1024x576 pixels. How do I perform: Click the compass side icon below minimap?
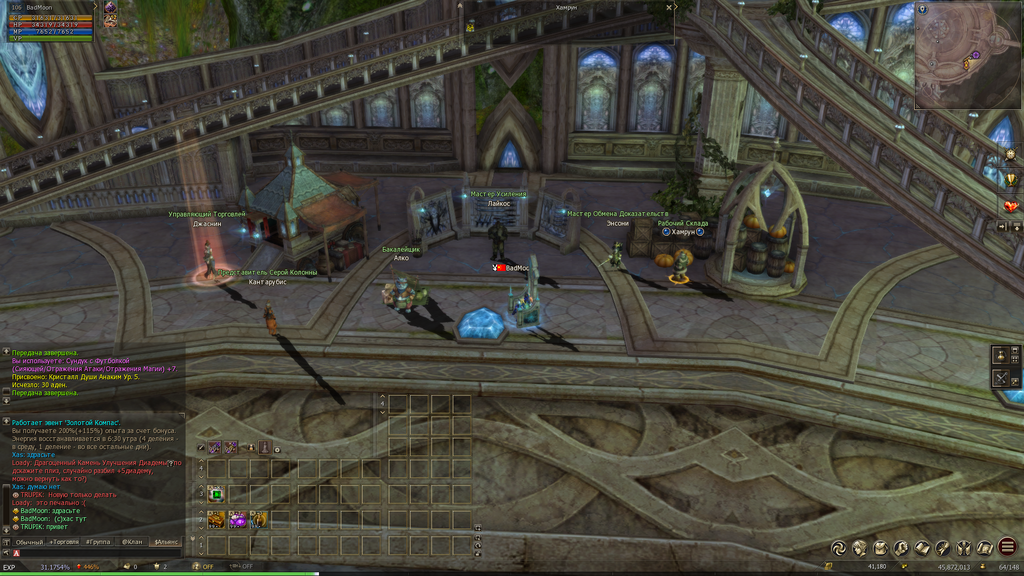point(1010,155)
